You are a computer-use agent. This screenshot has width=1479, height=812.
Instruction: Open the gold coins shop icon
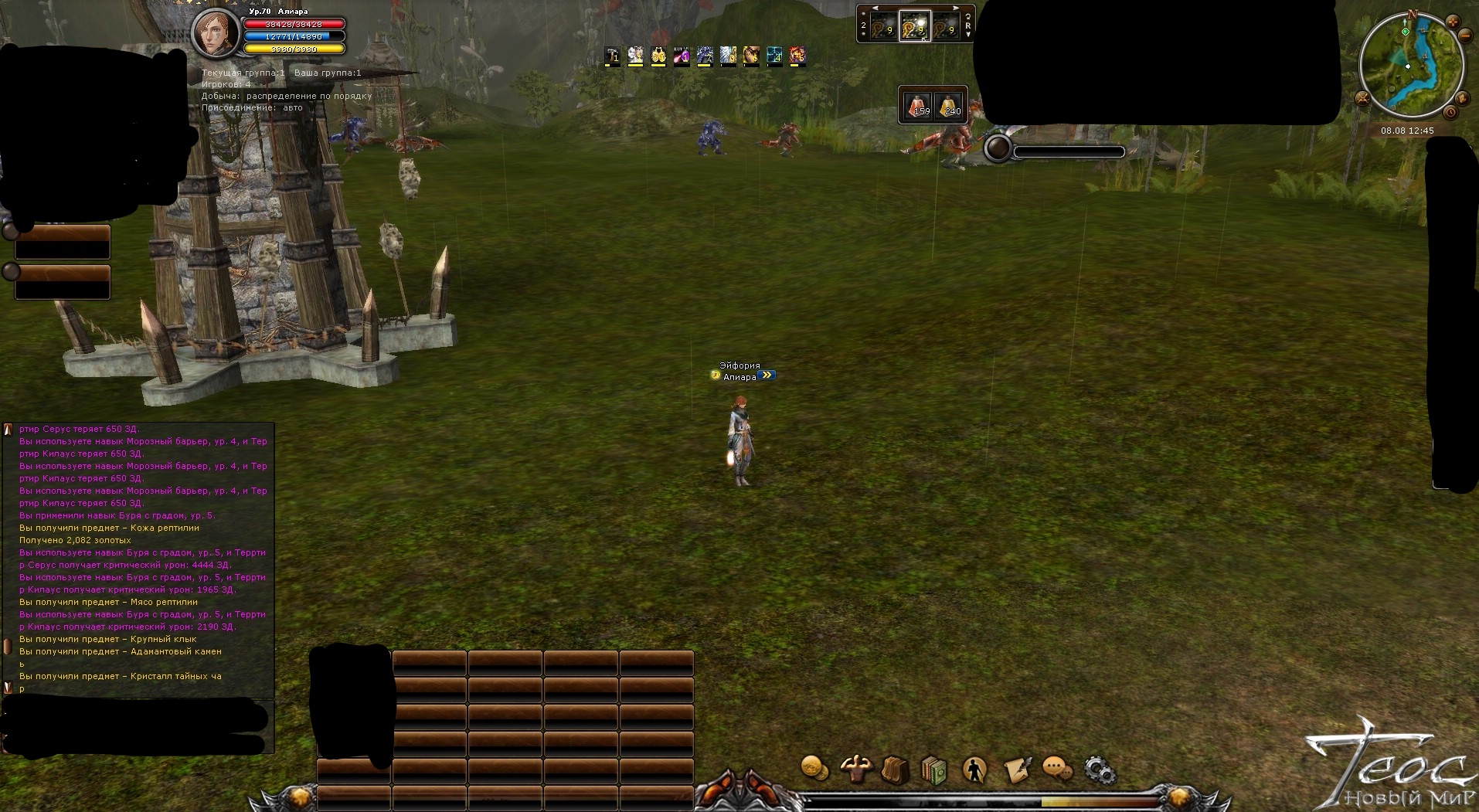[x=814, y=768]
